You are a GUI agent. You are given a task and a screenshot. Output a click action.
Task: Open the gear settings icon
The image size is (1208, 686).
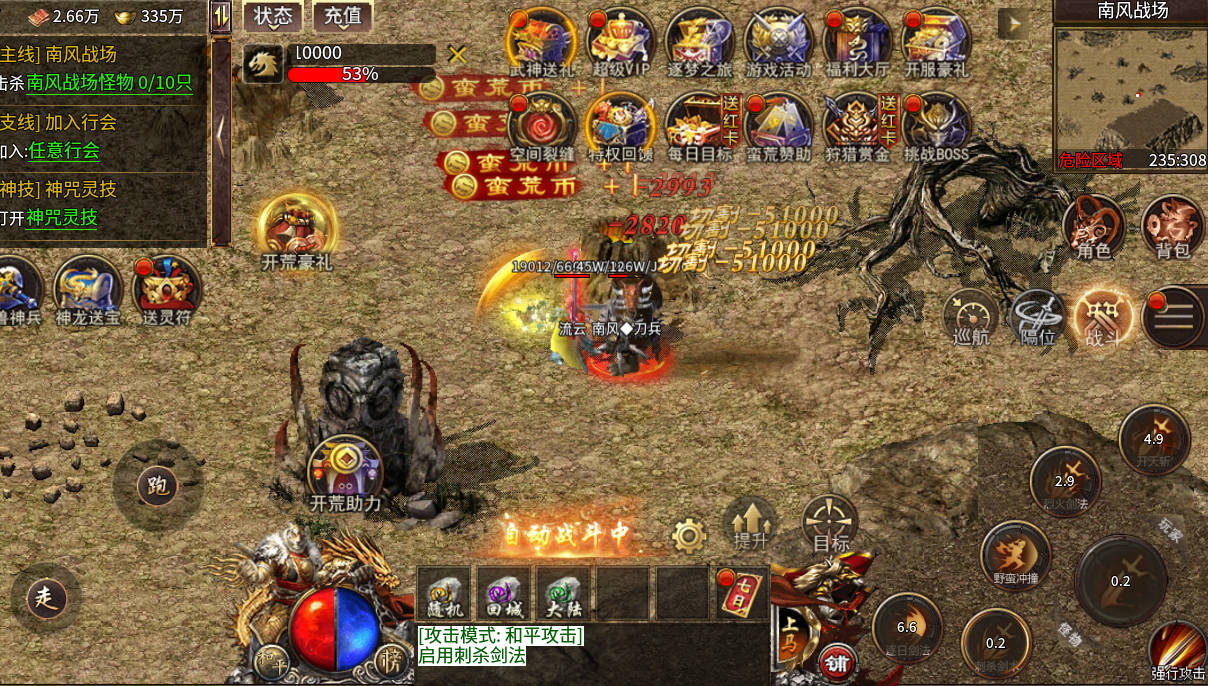click(689, 536)
